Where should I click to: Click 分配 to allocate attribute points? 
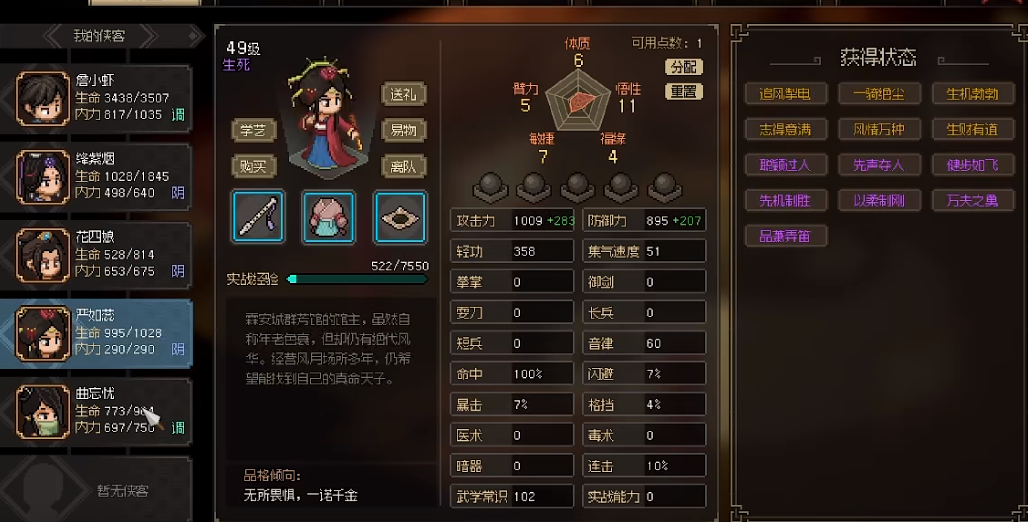pyautogui.click(x=684, y=67)
